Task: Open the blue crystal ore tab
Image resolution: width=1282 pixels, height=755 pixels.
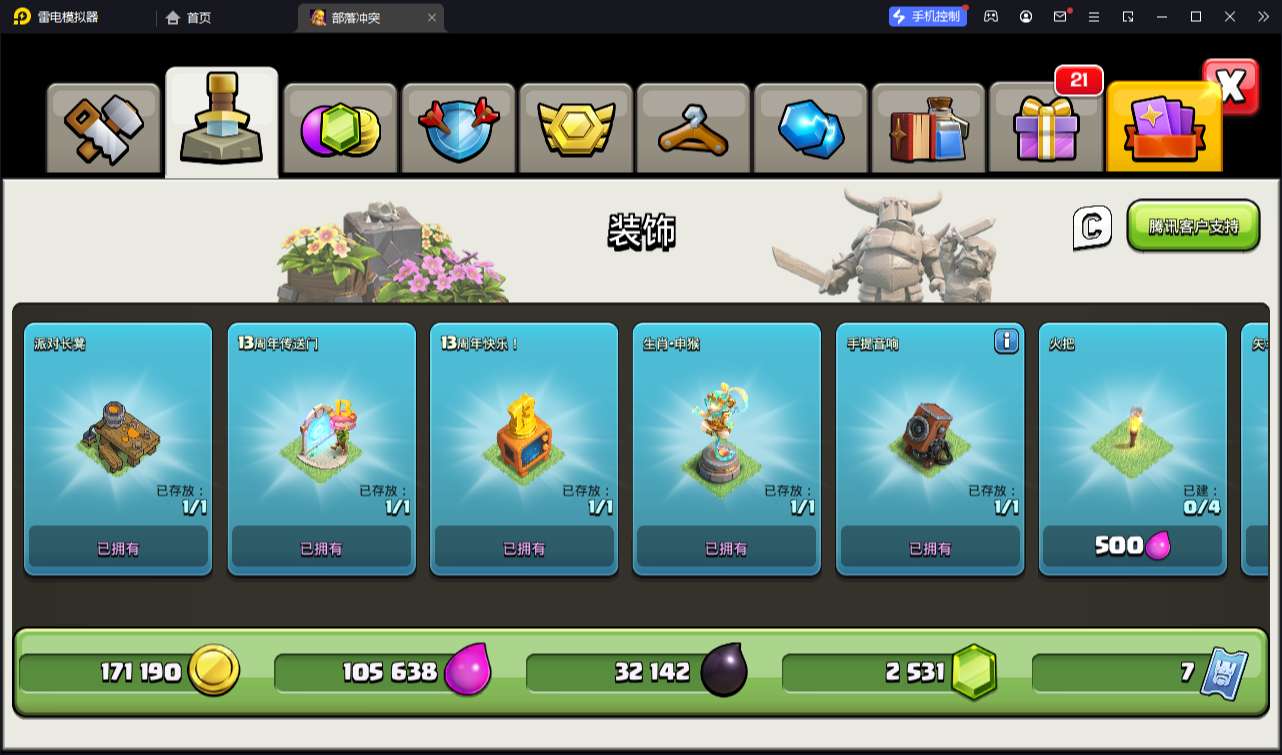Action: [810, 129]
